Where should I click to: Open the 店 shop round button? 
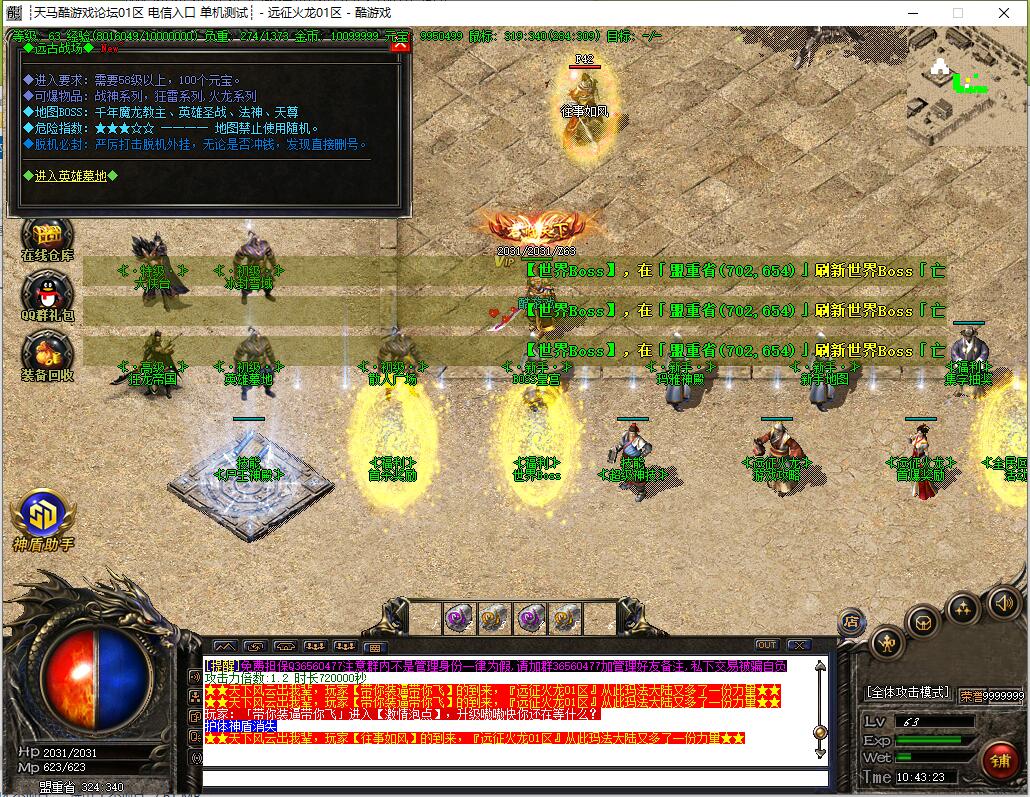click(x=851, y=622)
